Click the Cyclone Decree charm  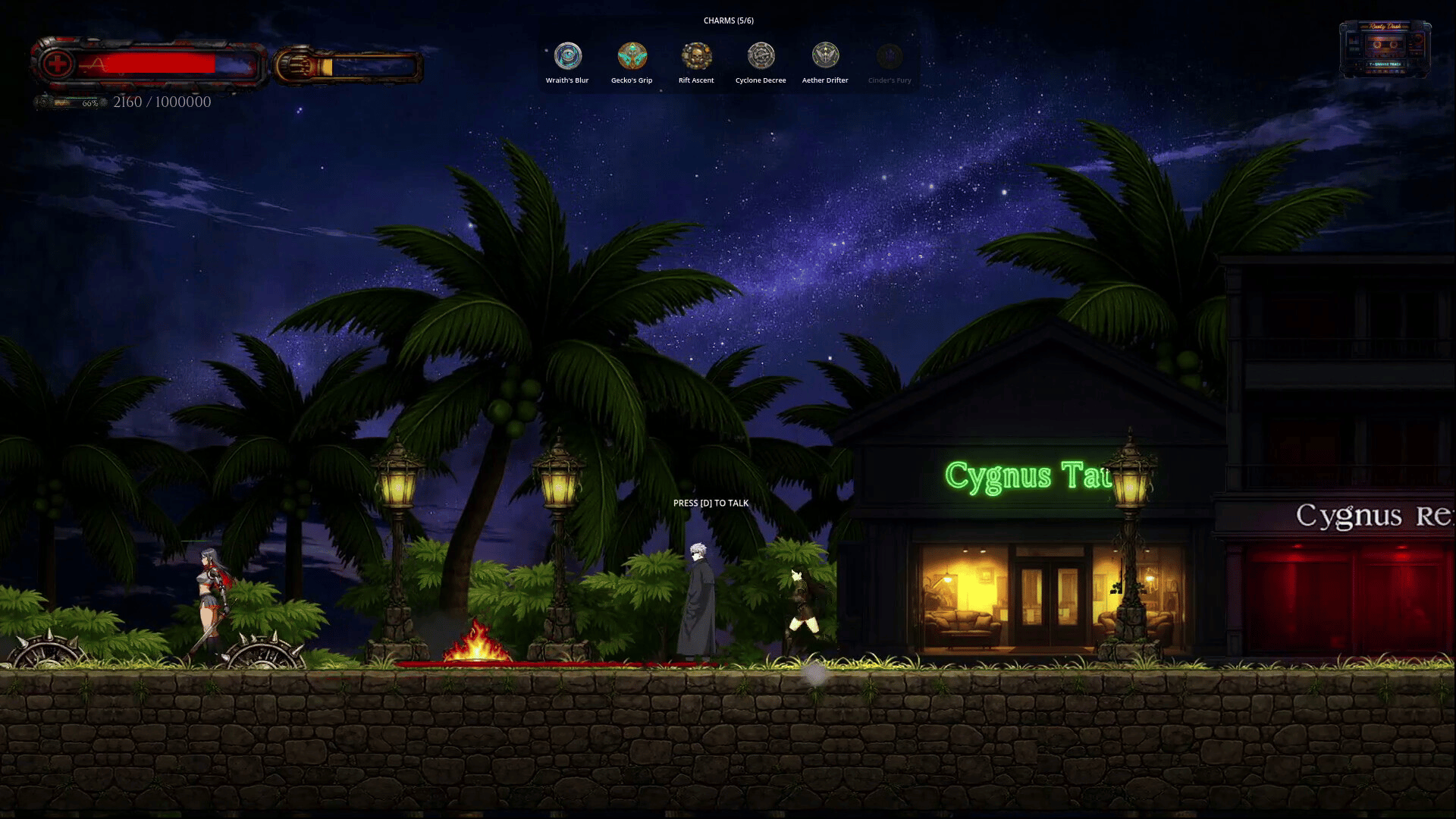tap(761, 56)
